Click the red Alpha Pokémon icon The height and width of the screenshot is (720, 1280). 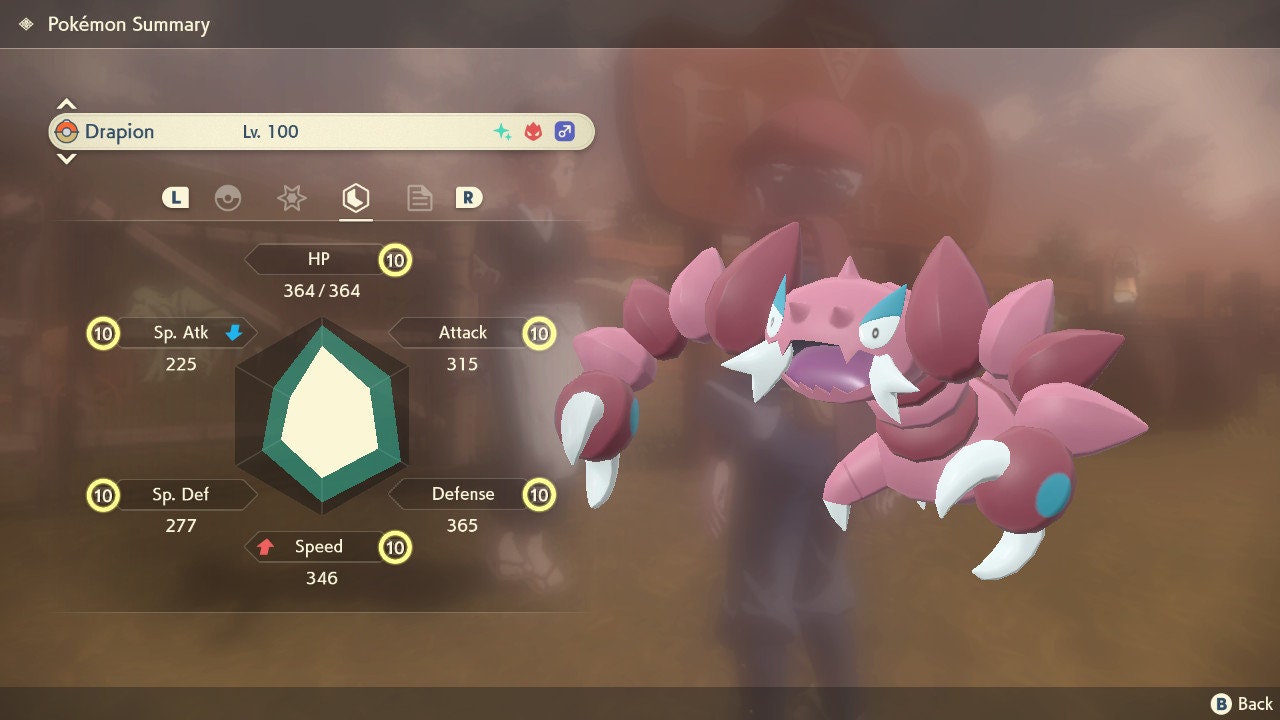point(532,131)
